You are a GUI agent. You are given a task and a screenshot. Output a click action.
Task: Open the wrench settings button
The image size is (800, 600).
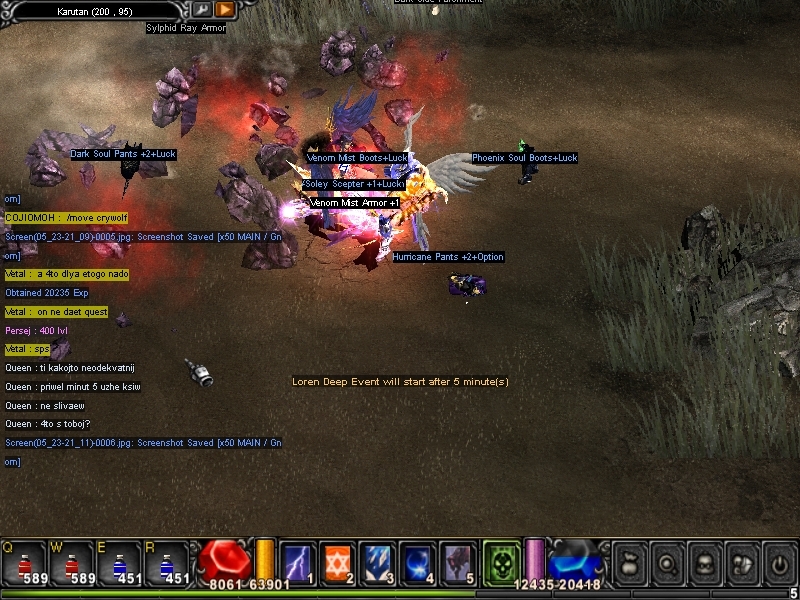click(x=202, y=9)
